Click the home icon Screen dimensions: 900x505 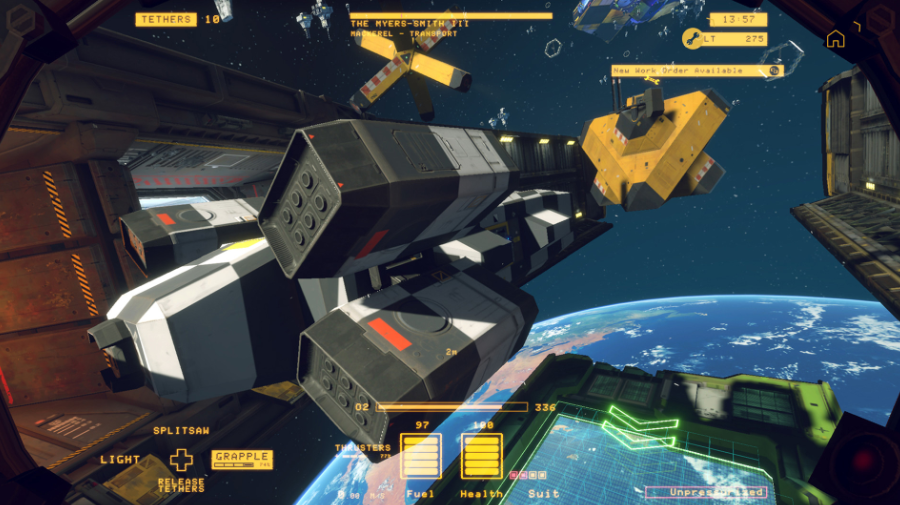point(836,39)
